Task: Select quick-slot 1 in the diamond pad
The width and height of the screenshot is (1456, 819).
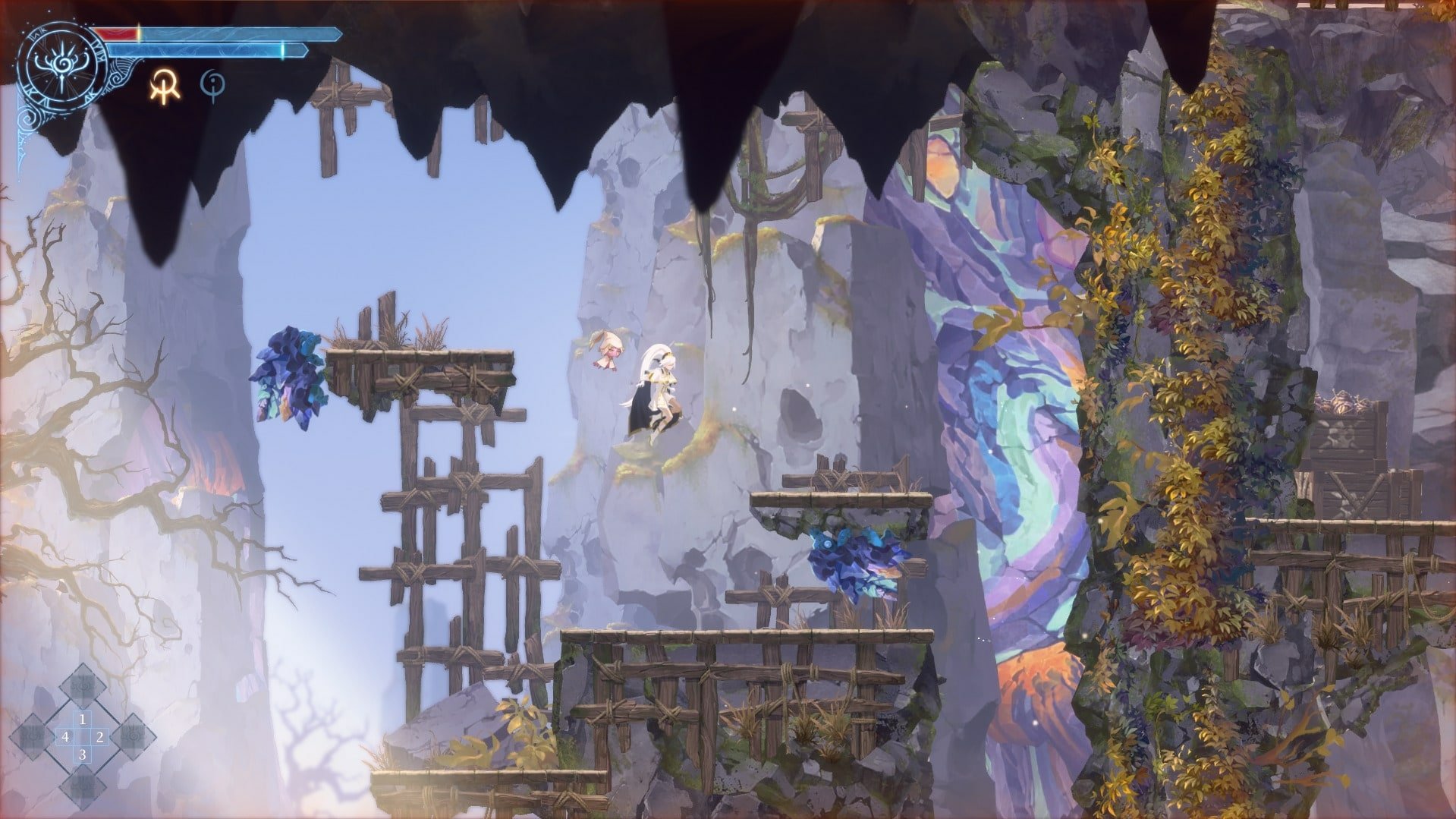Action: [83, 720]
